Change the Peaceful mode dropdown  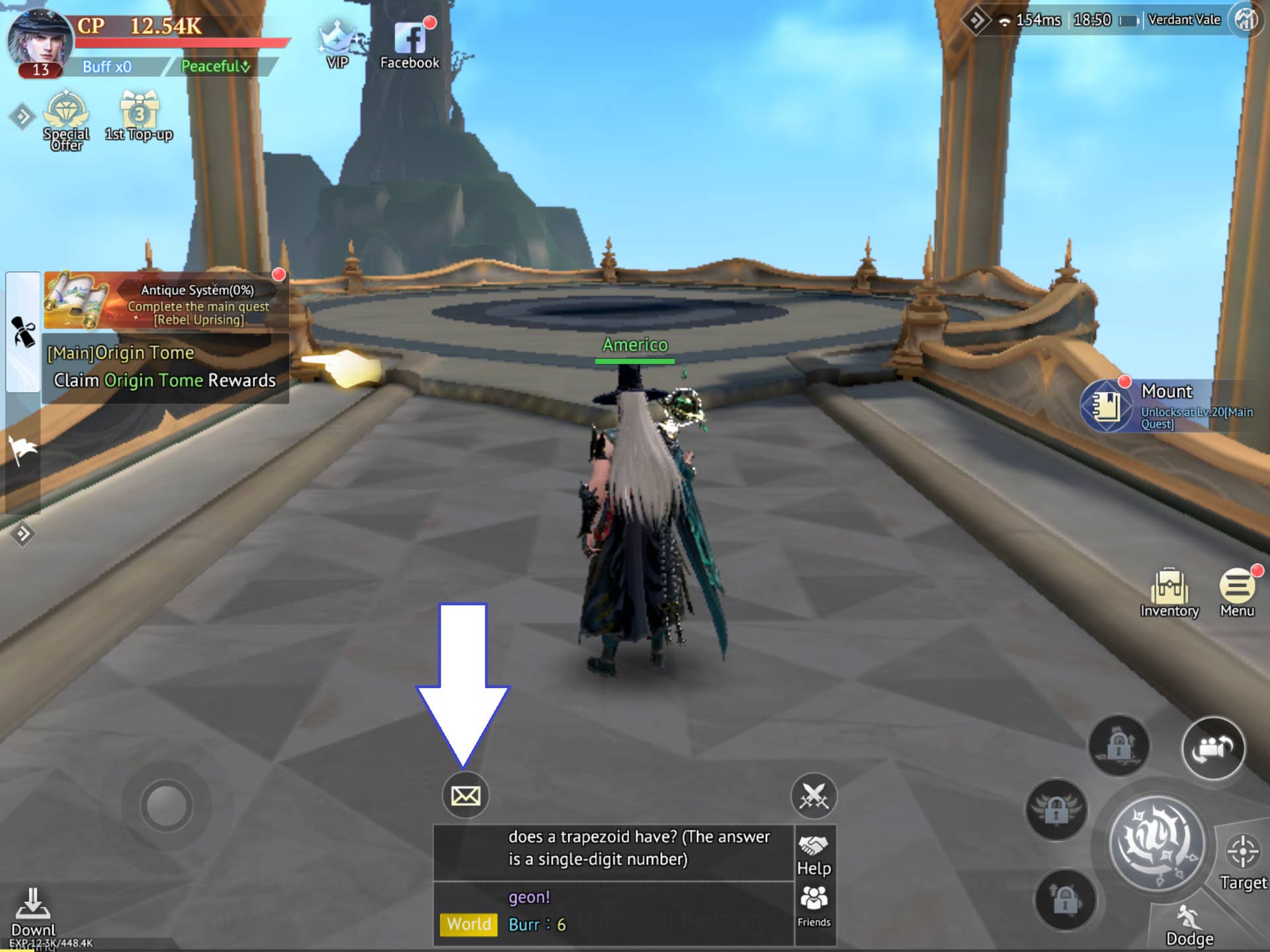tap(216, 66)
